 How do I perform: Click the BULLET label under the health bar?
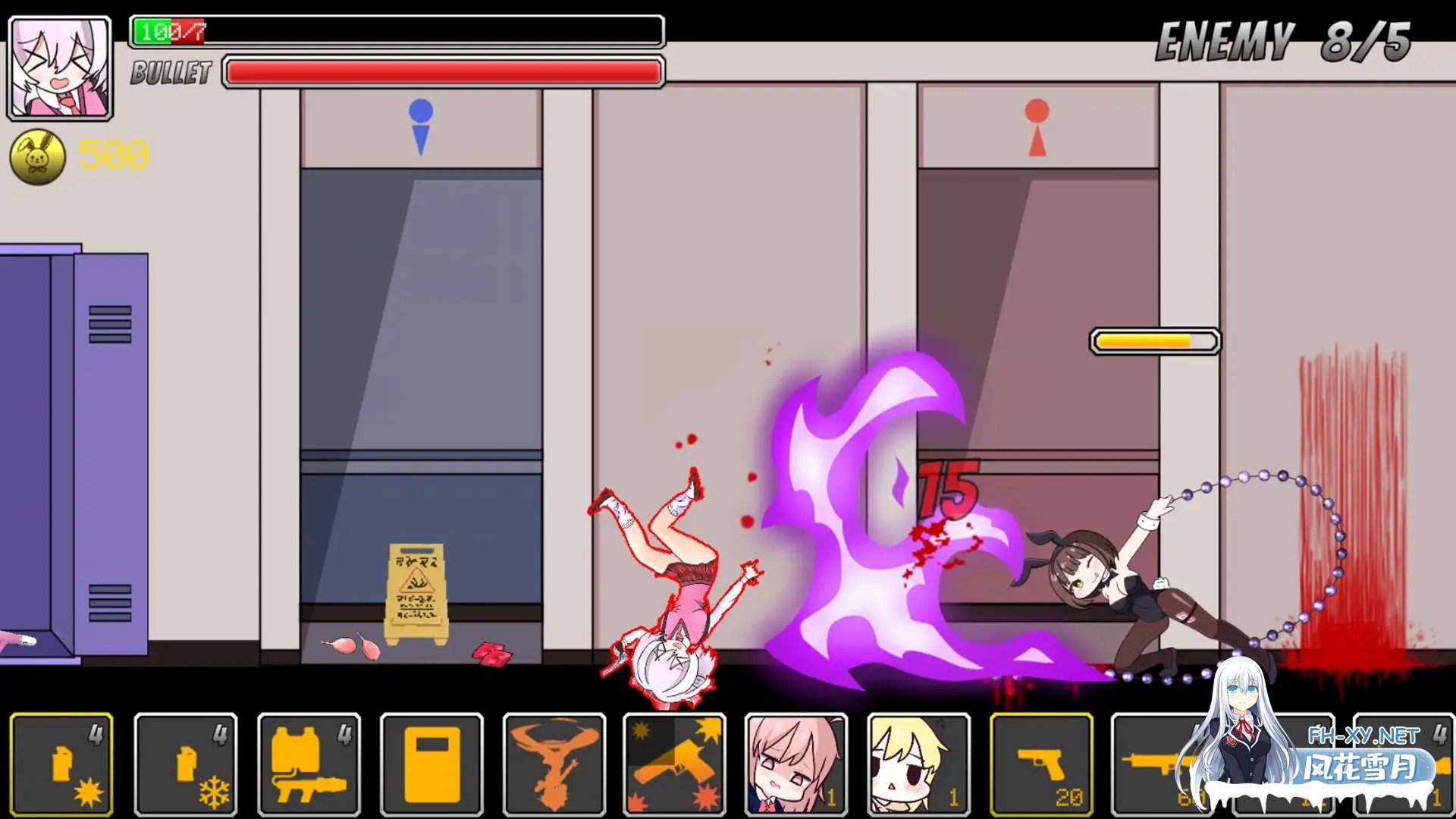(168, 74)
